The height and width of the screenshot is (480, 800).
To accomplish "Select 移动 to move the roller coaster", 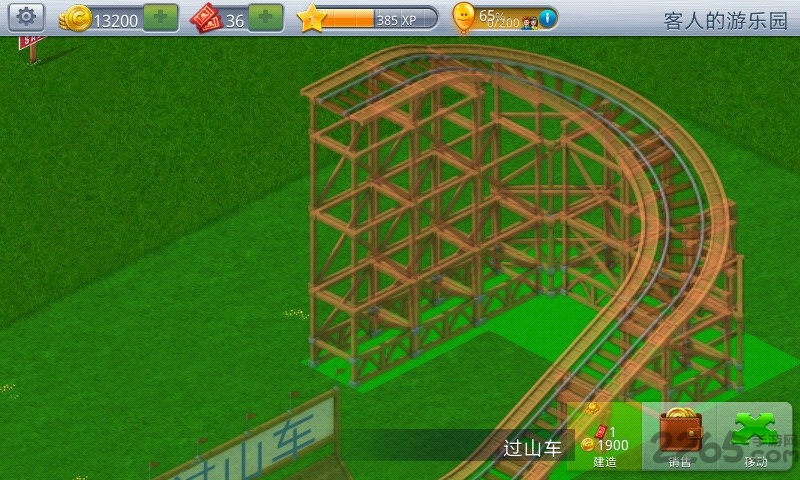I will [757, 437].
